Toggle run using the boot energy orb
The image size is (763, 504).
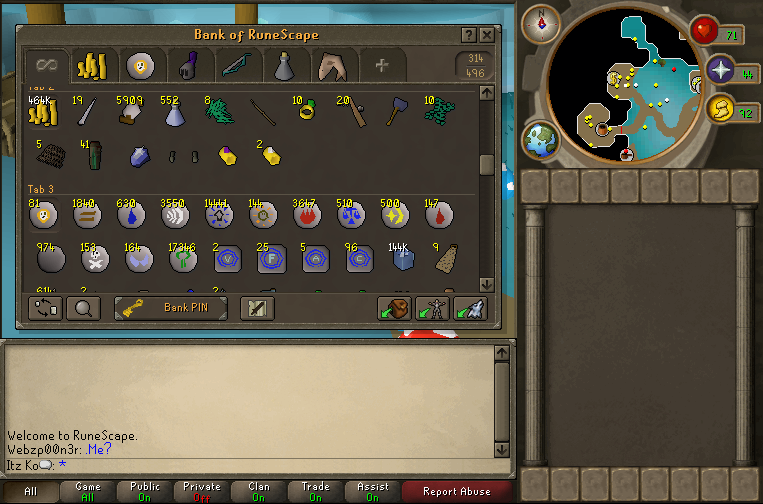point(721,109)
